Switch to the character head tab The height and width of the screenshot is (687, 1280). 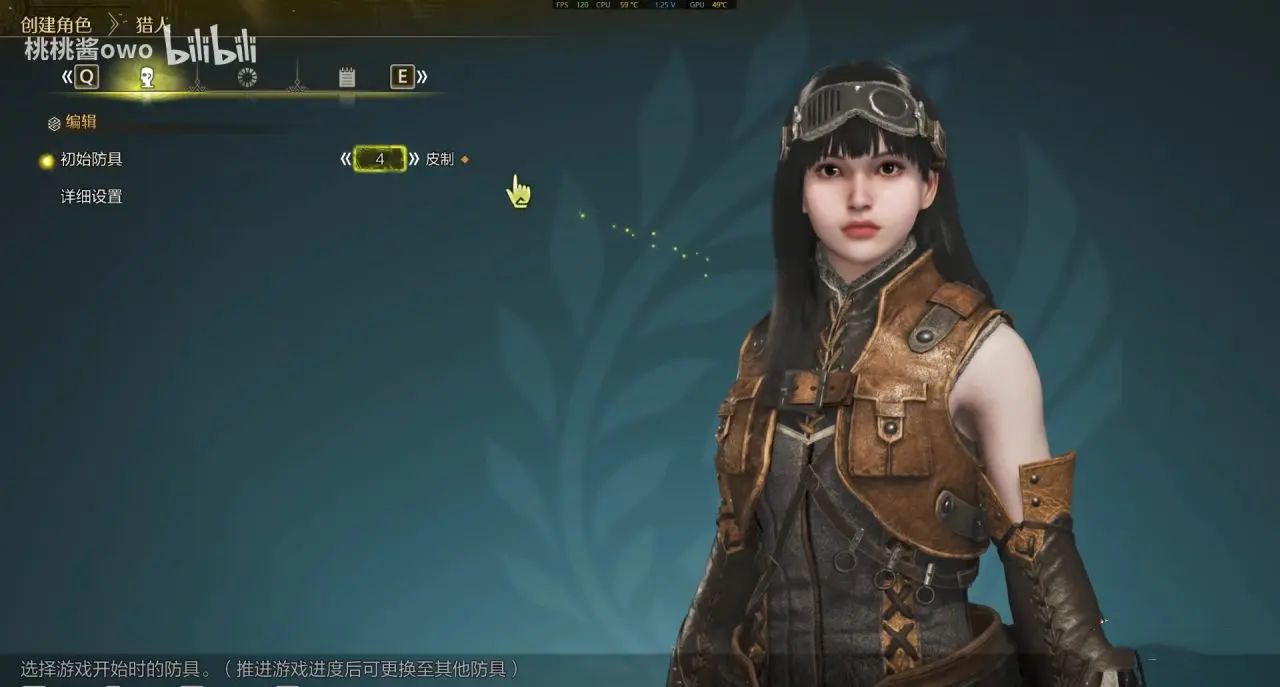pos(147,77)
